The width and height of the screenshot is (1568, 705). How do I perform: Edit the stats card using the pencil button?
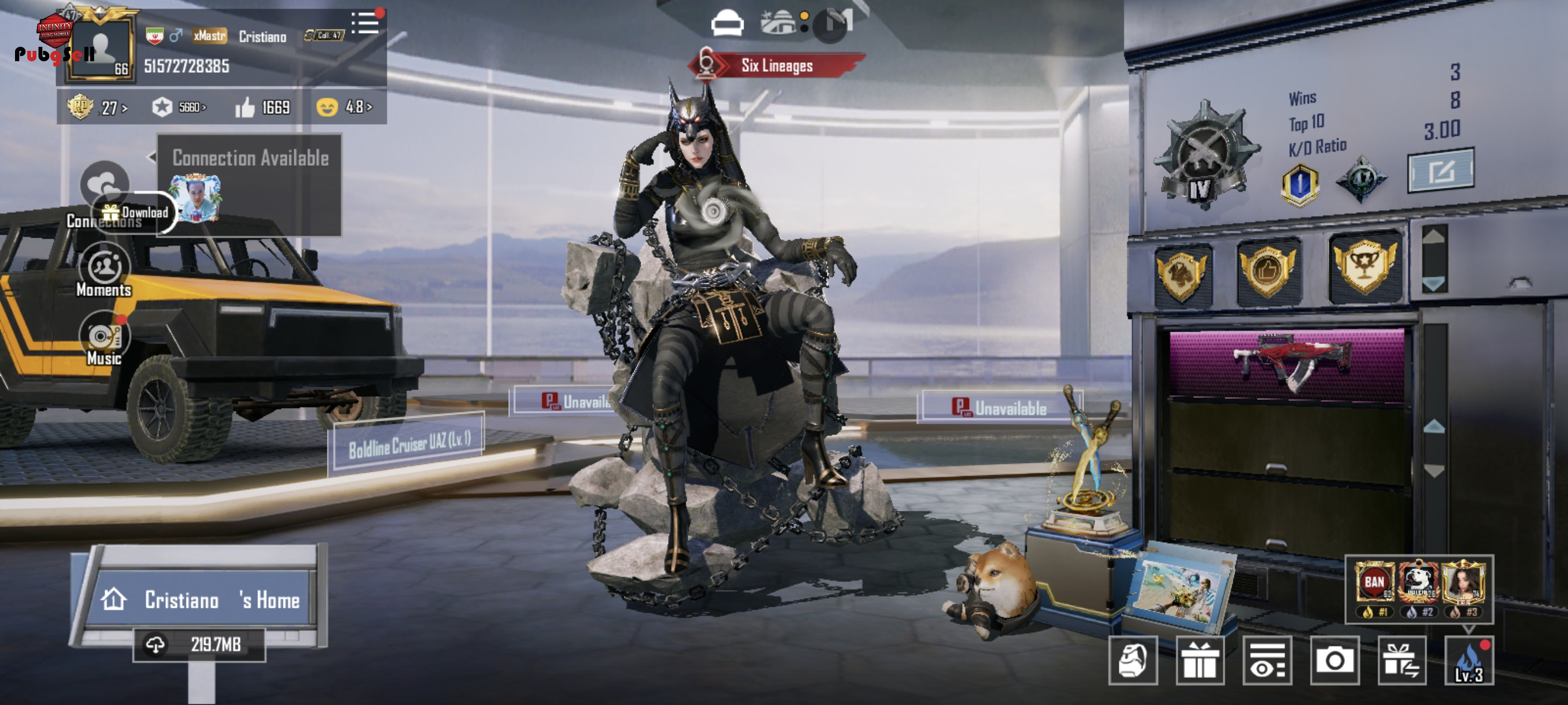(1440, 171)
